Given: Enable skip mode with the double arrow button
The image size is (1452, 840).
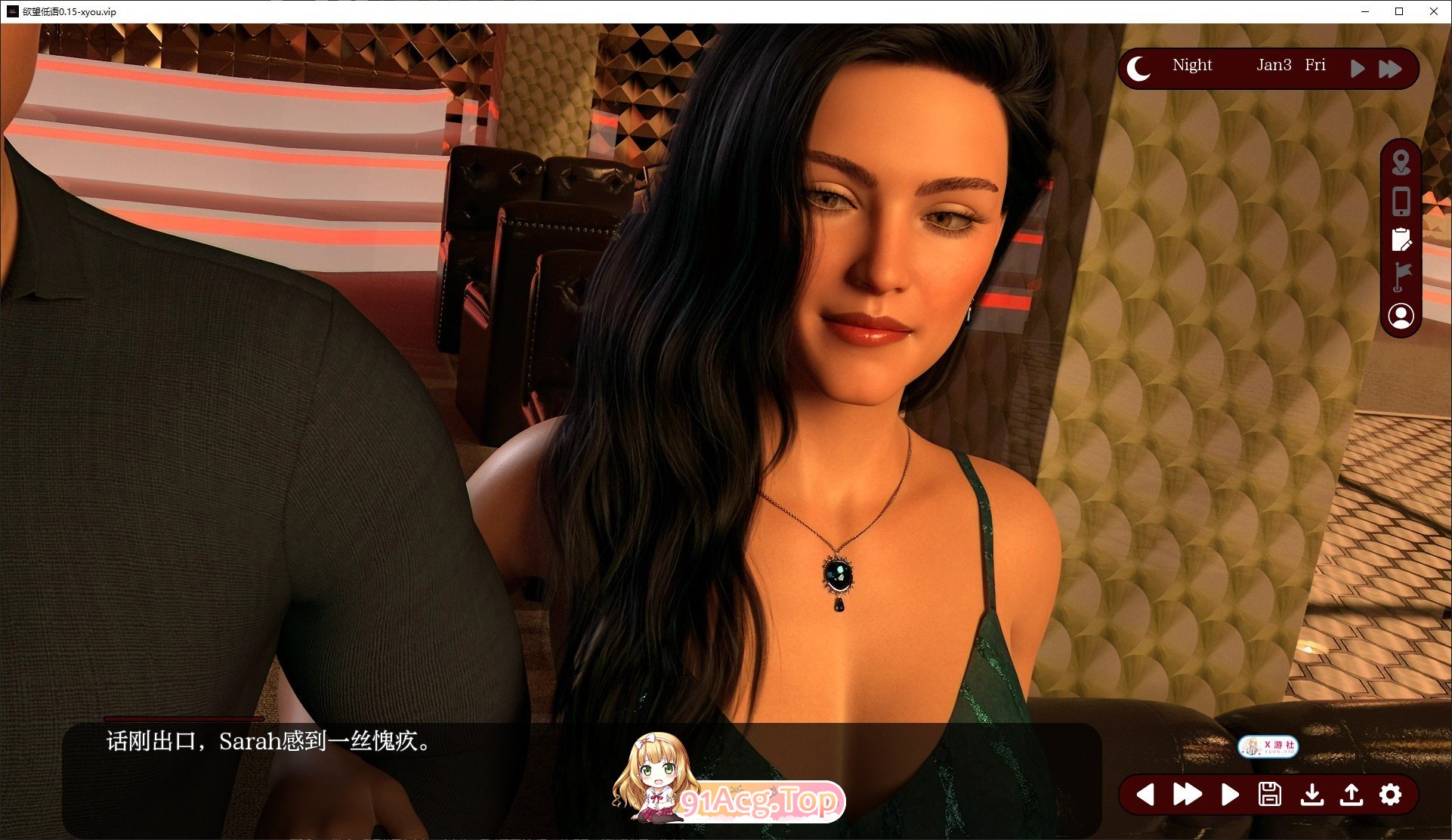Looking at the screenshot, I should pos(1187,795).
